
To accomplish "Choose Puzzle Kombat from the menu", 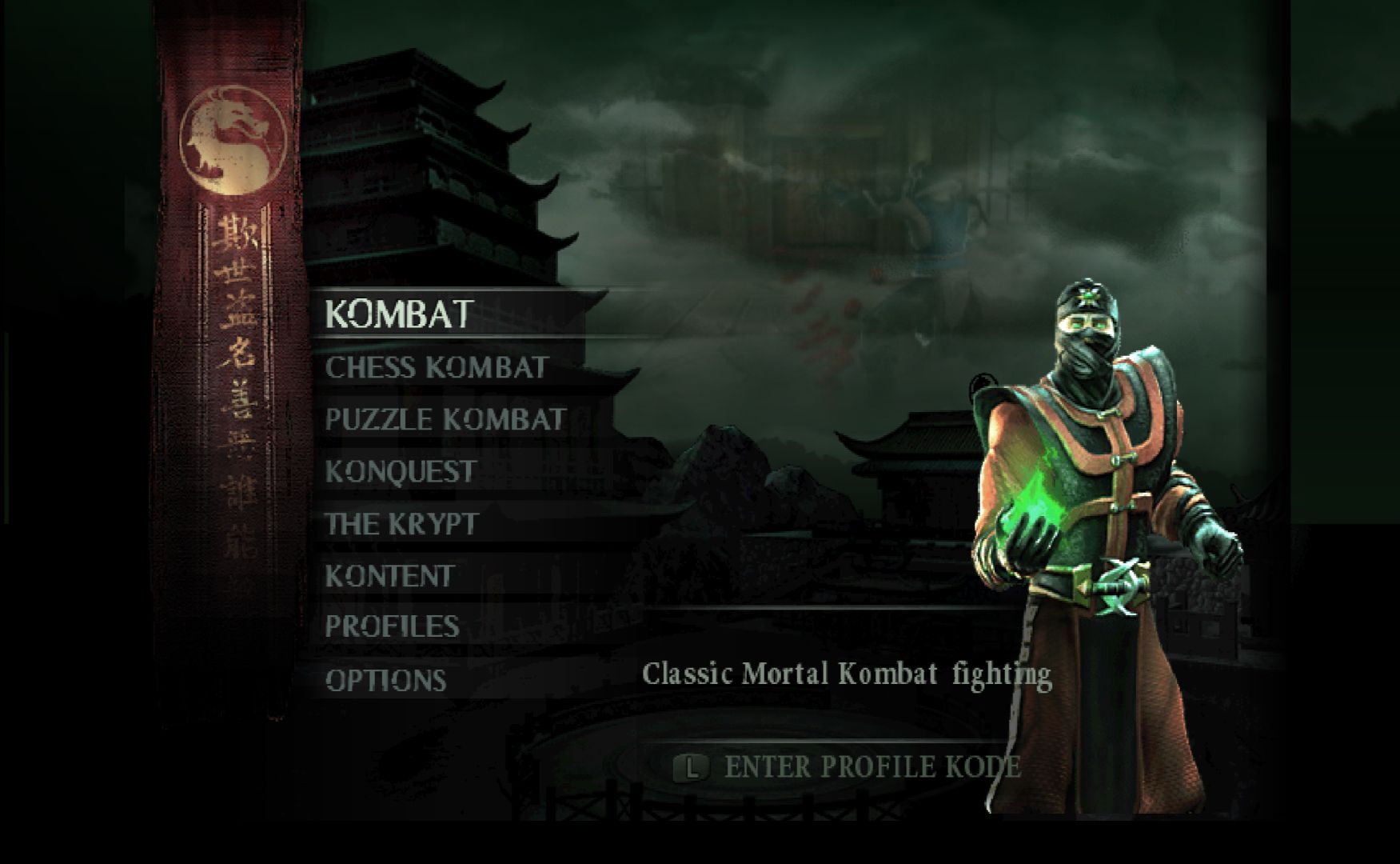I will (x=445, y=420).
